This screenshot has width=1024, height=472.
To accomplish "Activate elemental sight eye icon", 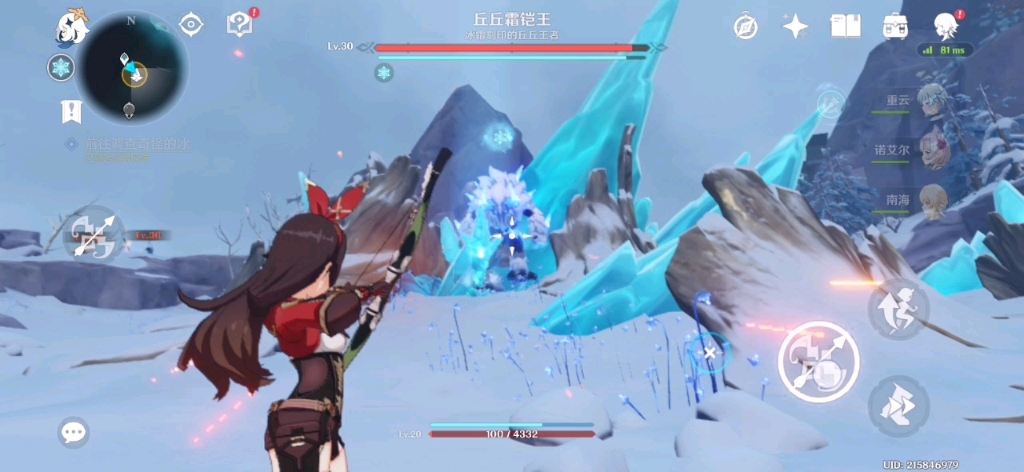I will (191, 25).
